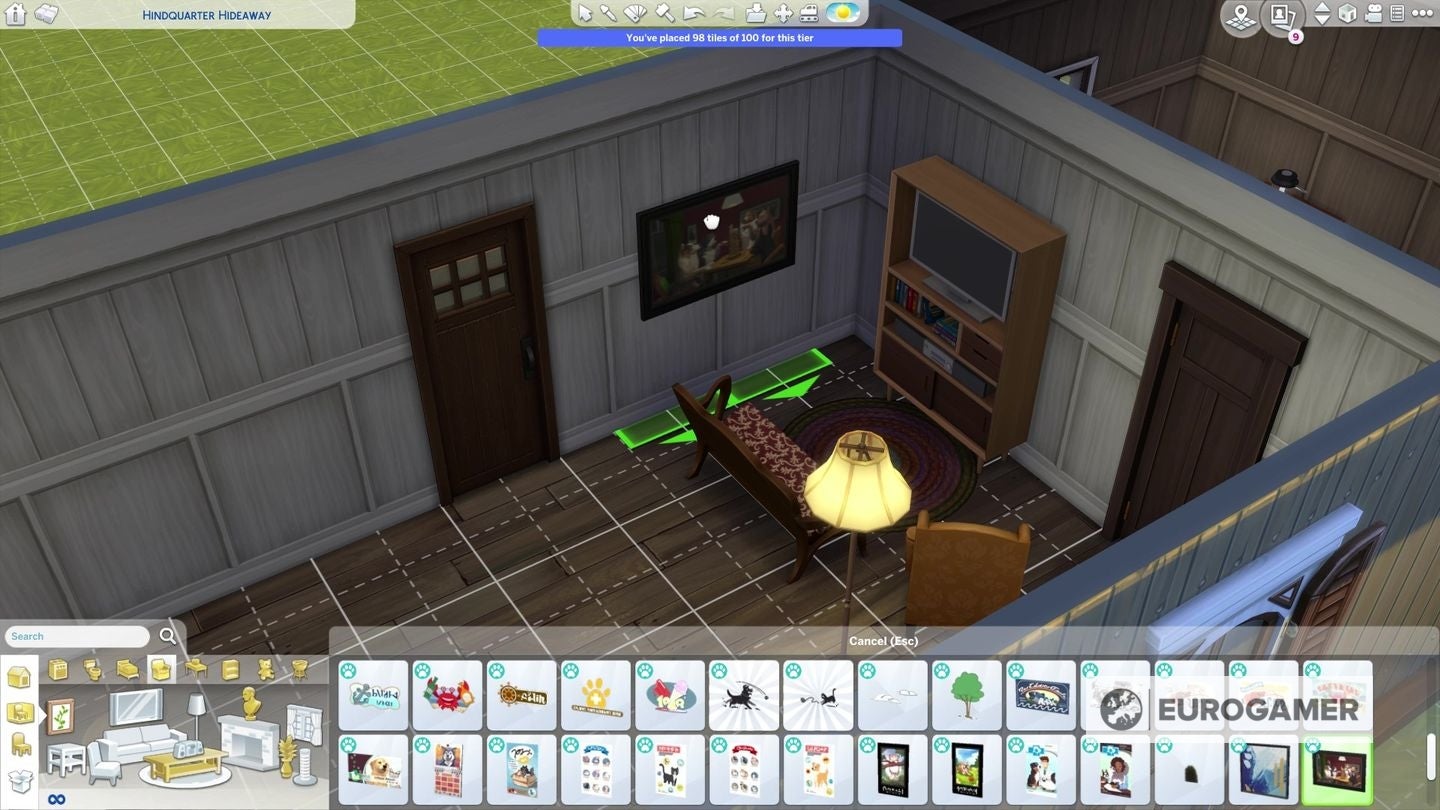Go up one floor level
Screen dimensions: 1440x810
[1324, 8]
